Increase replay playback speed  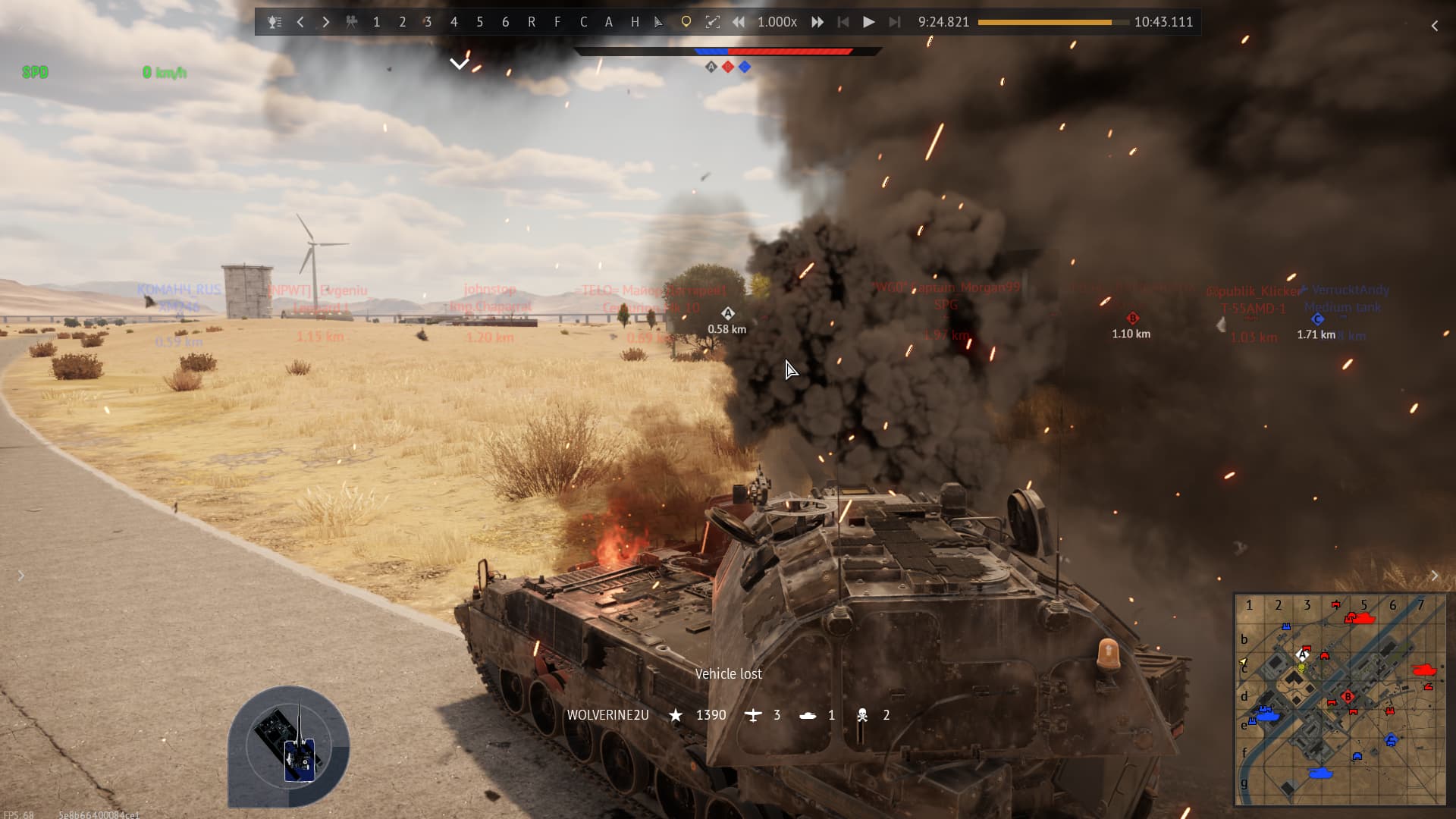pos(817,22)
